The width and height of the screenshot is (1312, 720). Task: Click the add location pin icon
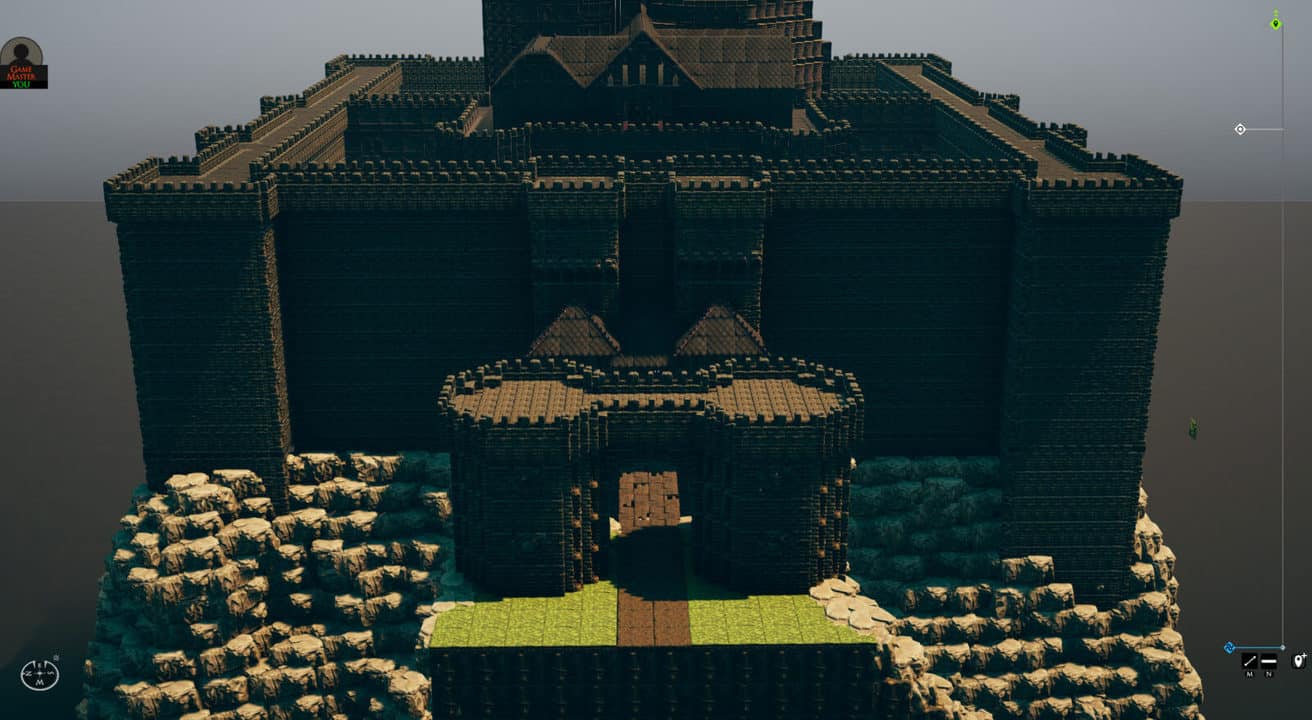(1299, 661)
